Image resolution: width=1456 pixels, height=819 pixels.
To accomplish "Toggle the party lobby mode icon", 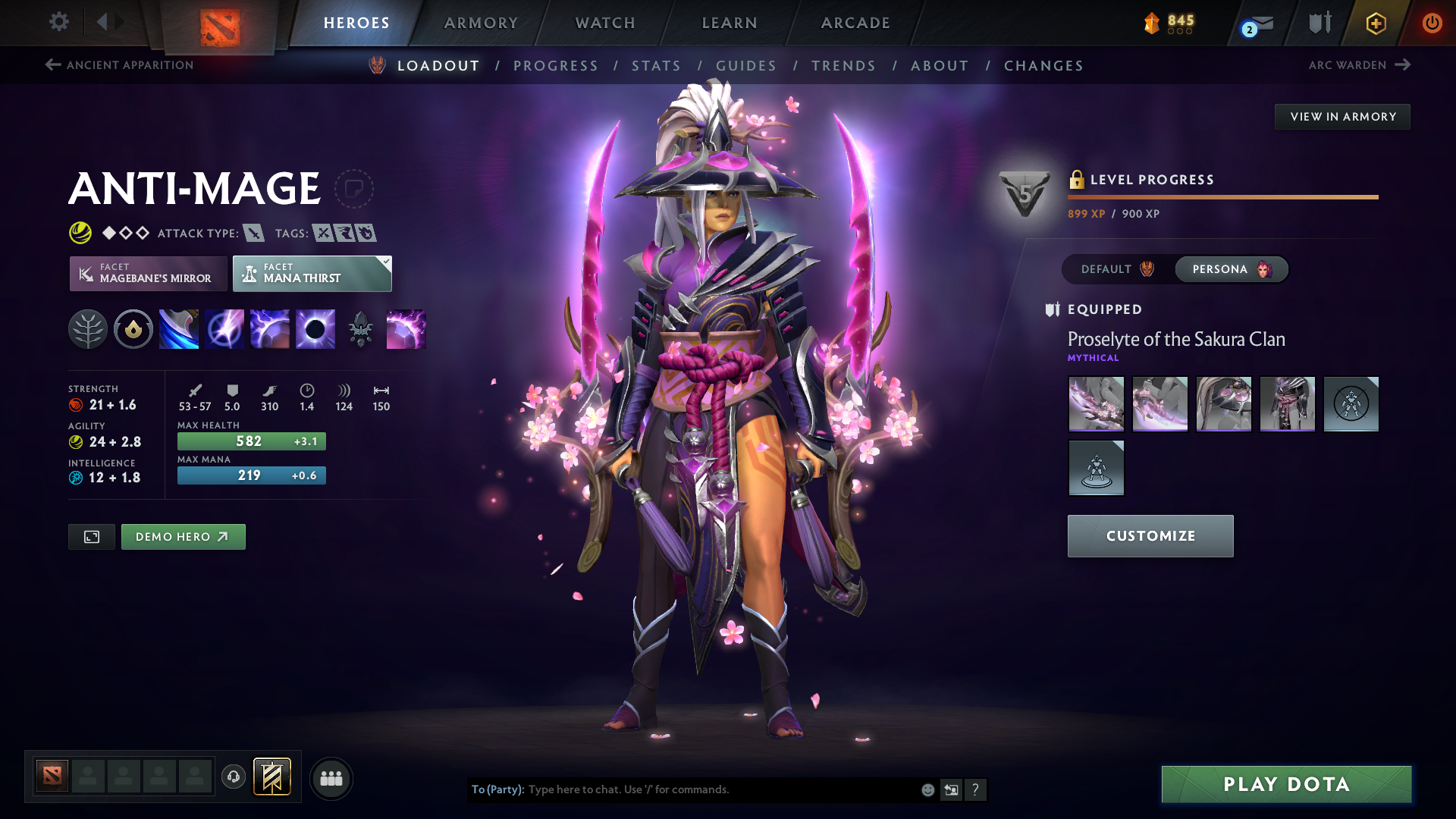I will [x=331, y=777].
